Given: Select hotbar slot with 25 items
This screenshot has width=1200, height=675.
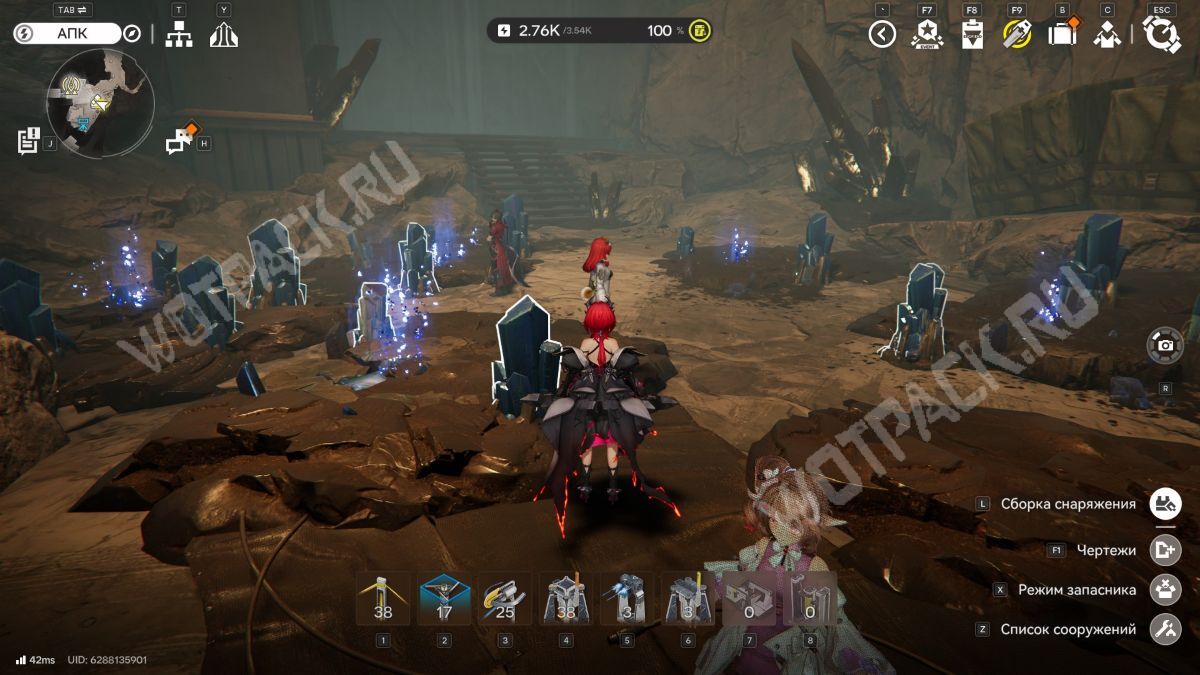Looking at the screenshot, I should 505,599.
